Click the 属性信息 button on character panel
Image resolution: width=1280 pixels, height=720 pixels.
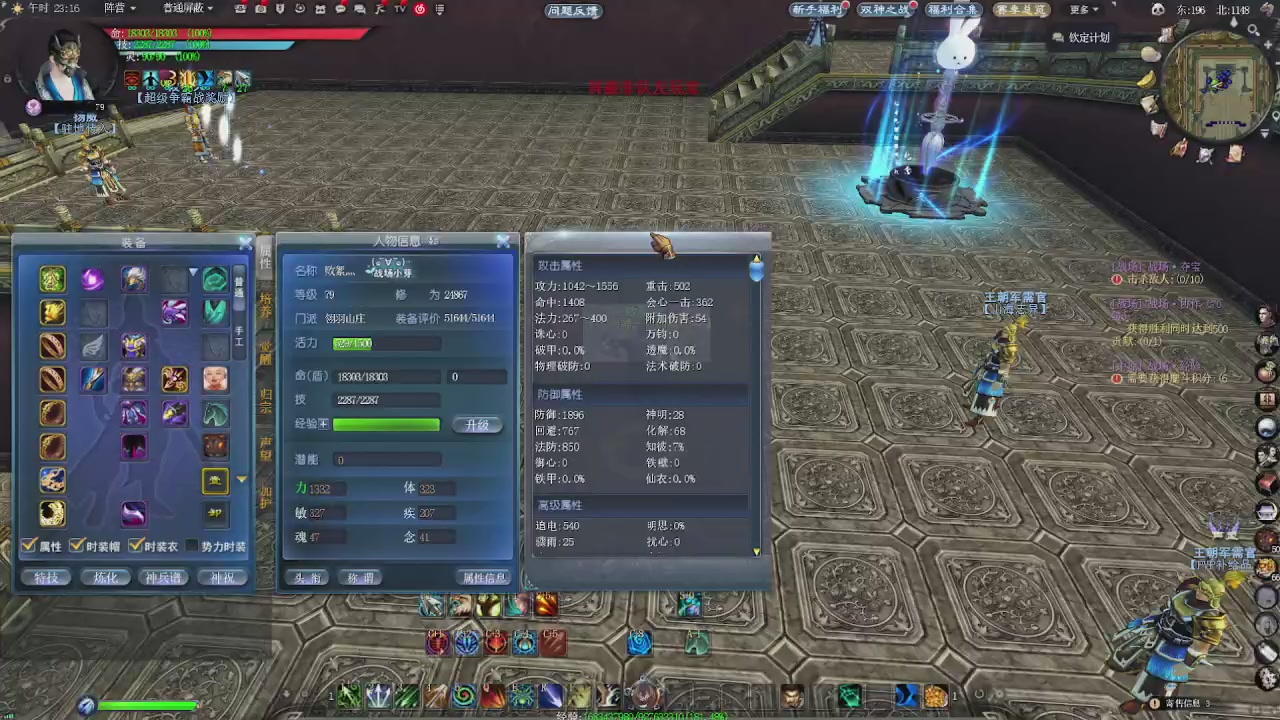click(484, 577)
